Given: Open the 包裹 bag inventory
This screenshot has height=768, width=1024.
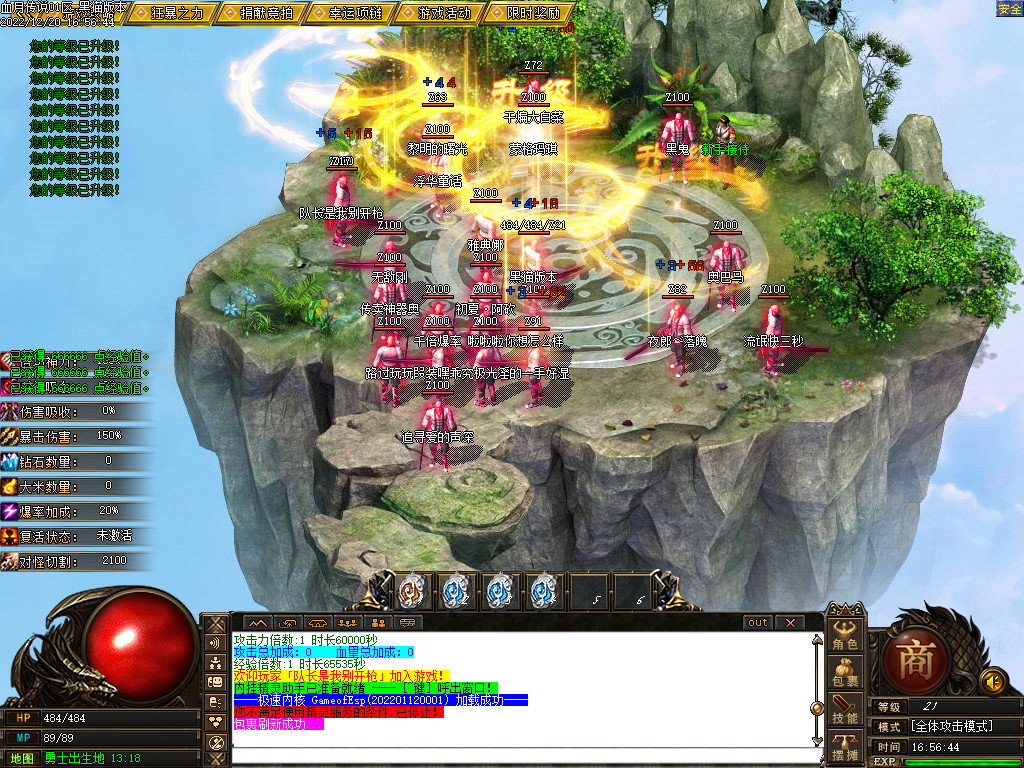Looking at the screenshot, I should click(845, 673).
